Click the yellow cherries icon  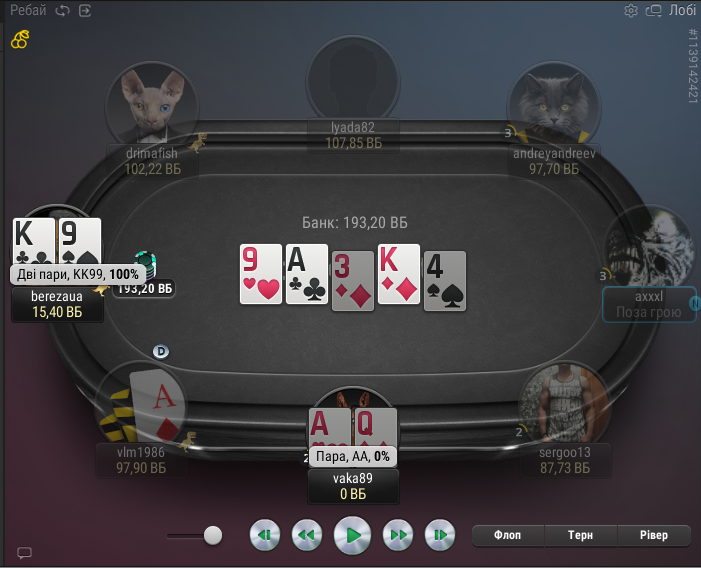[20, 40]
